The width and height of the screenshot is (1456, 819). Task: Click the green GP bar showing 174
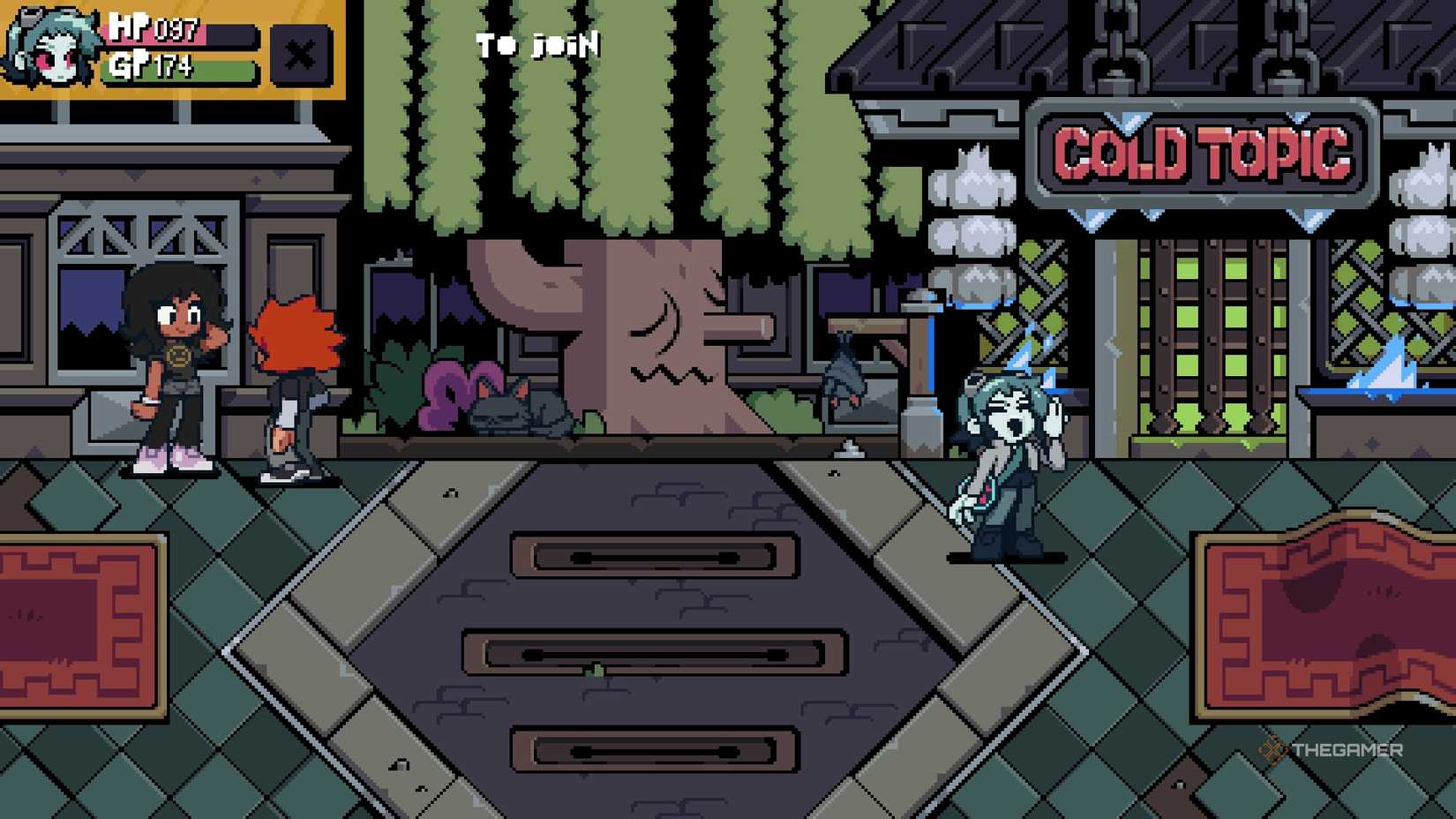coord(176,66)
